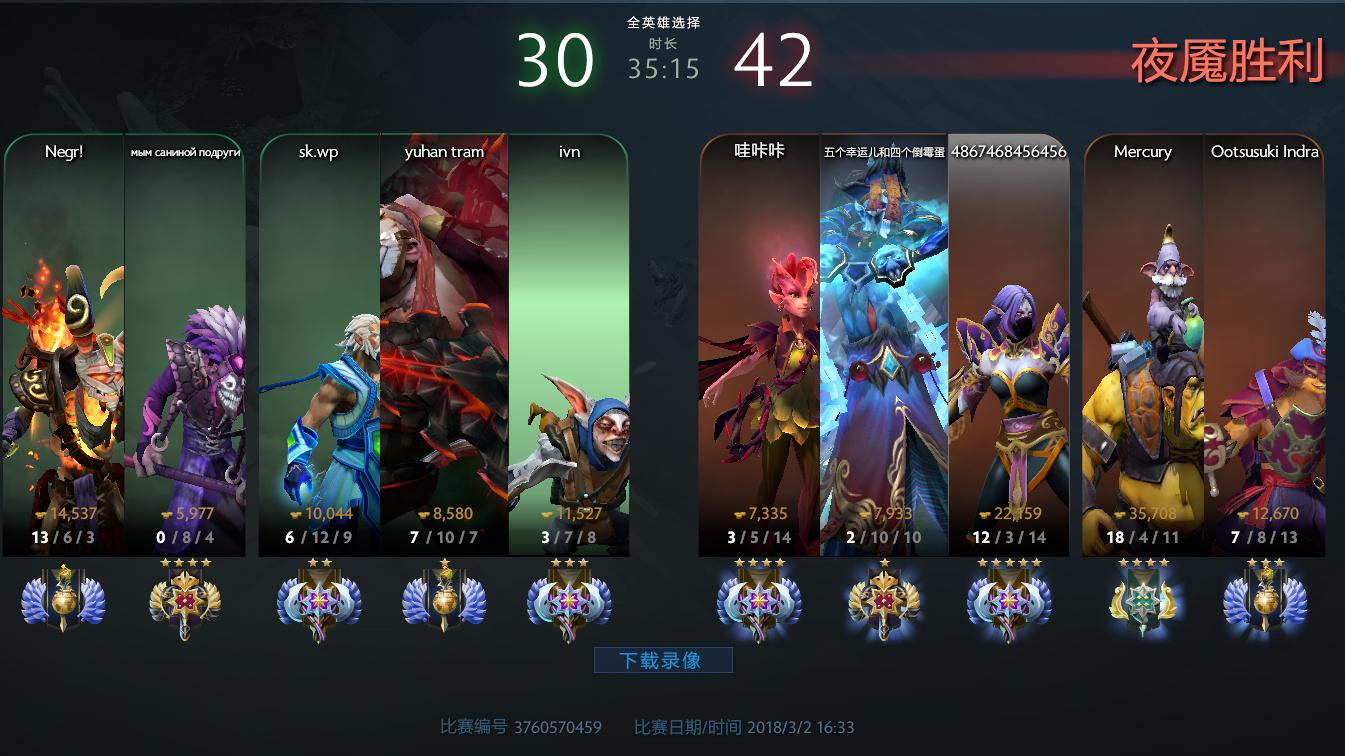This screenshot has width=1345, height=756.
Task: Inspect the rank medal under ivn
Action: pyautogui.click(x=569, y=600)
